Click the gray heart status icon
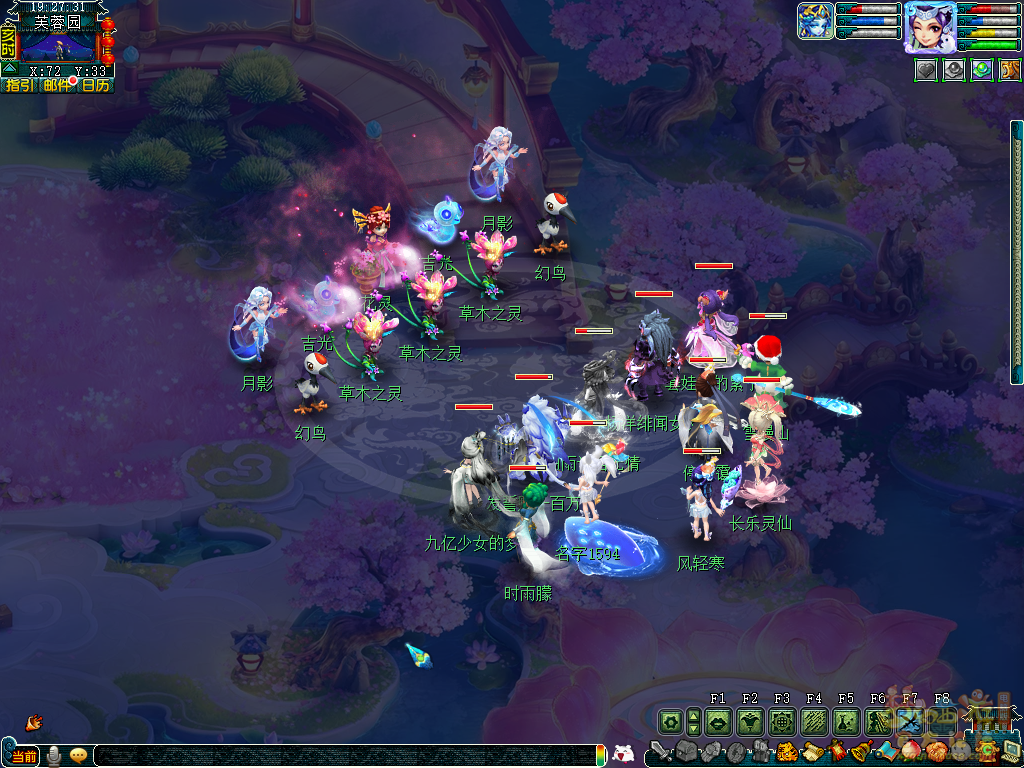 [x=926, y=71]
